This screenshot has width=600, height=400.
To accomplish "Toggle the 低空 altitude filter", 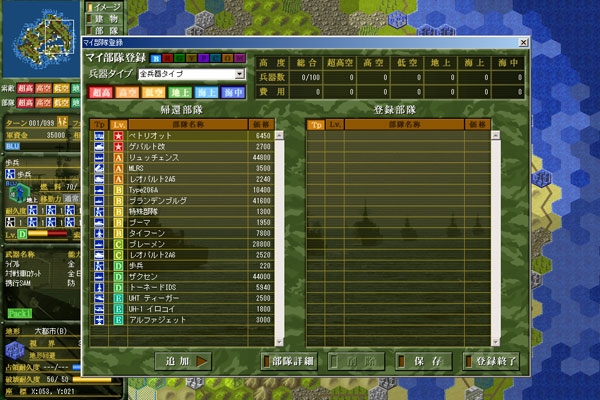I will coord(157,92).
